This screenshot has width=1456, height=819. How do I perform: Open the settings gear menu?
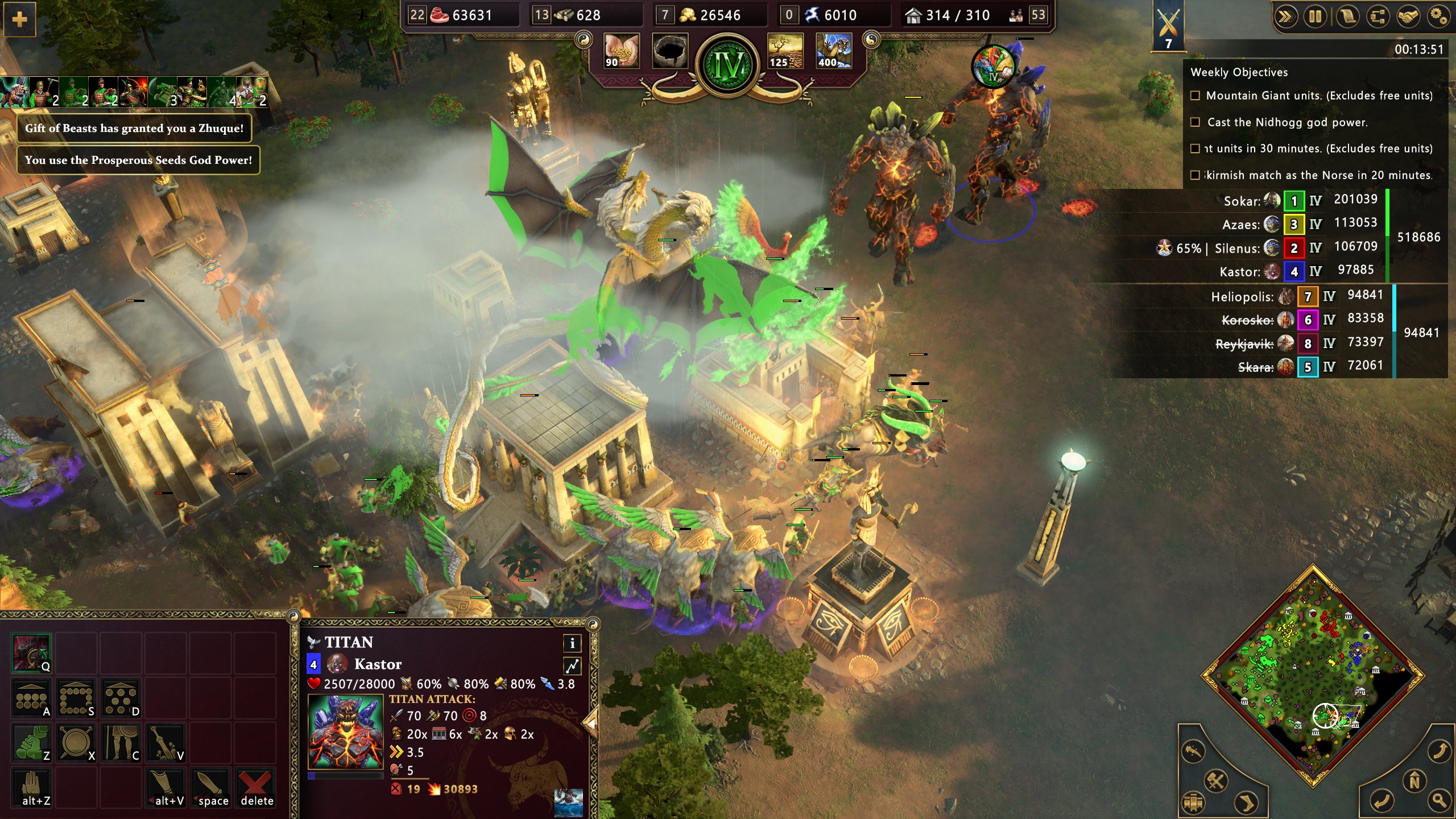coord(1438,16)
